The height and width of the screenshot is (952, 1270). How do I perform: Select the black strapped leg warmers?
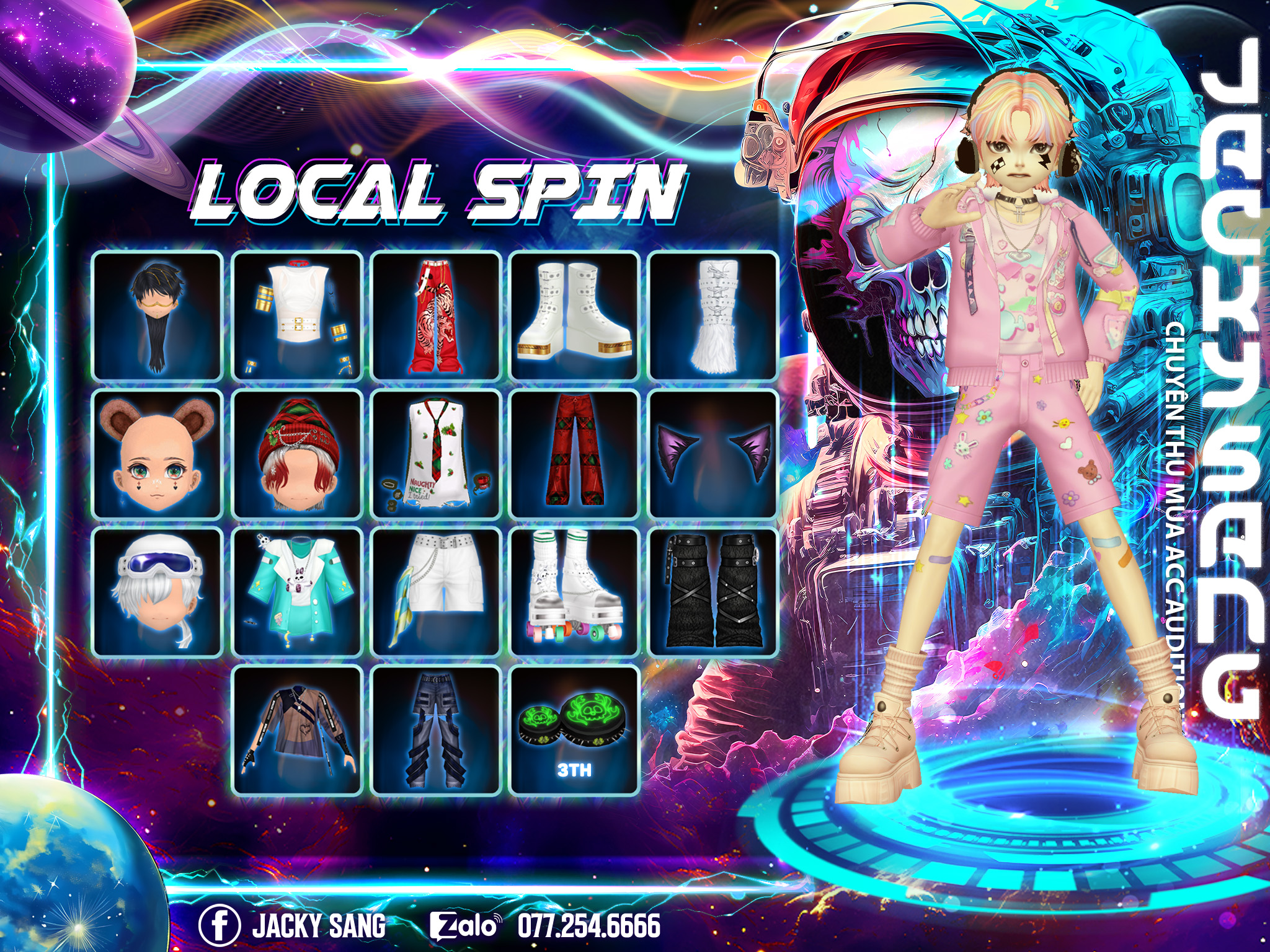713,592
